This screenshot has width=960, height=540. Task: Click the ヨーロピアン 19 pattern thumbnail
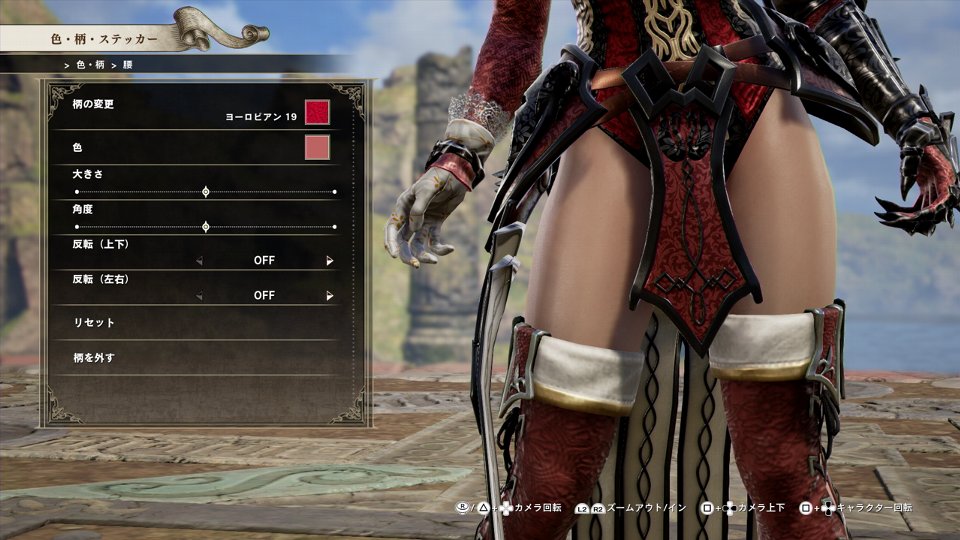(x=317, y=112)
